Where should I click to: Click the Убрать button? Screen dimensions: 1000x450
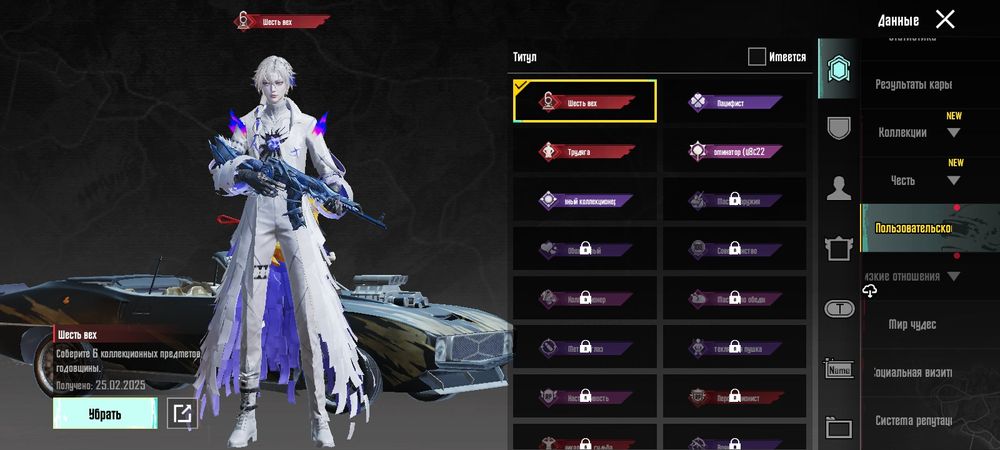pos(105,413)
